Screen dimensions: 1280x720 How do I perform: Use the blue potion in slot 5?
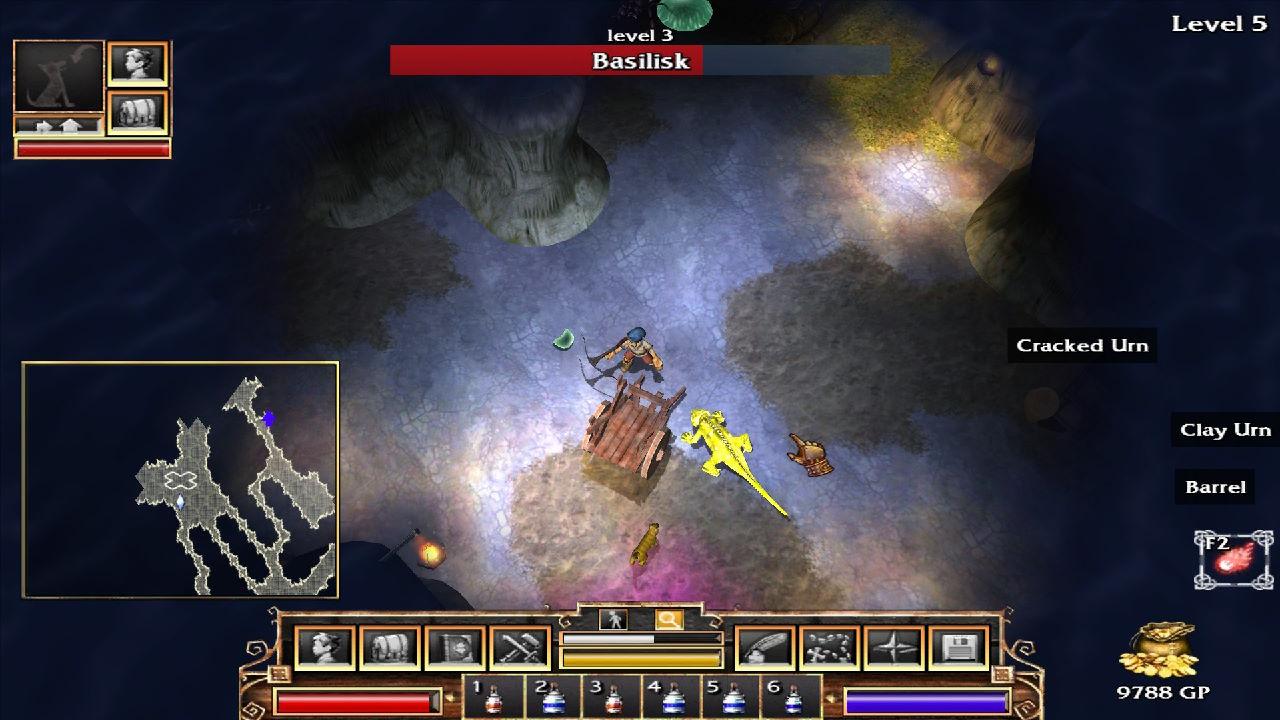(733, 698)
